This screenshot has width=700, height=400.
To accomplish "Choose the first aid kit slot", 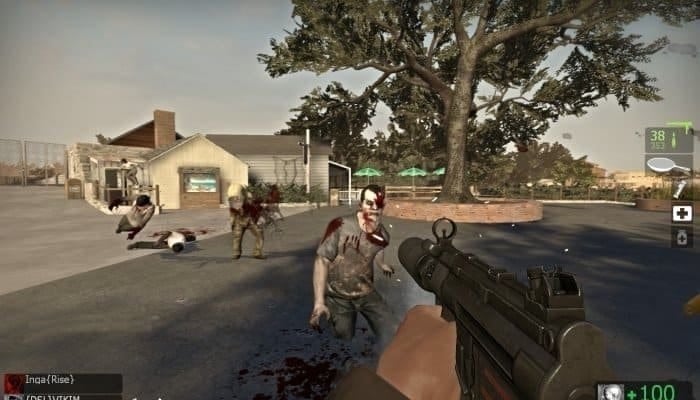I will click(681, 212).
